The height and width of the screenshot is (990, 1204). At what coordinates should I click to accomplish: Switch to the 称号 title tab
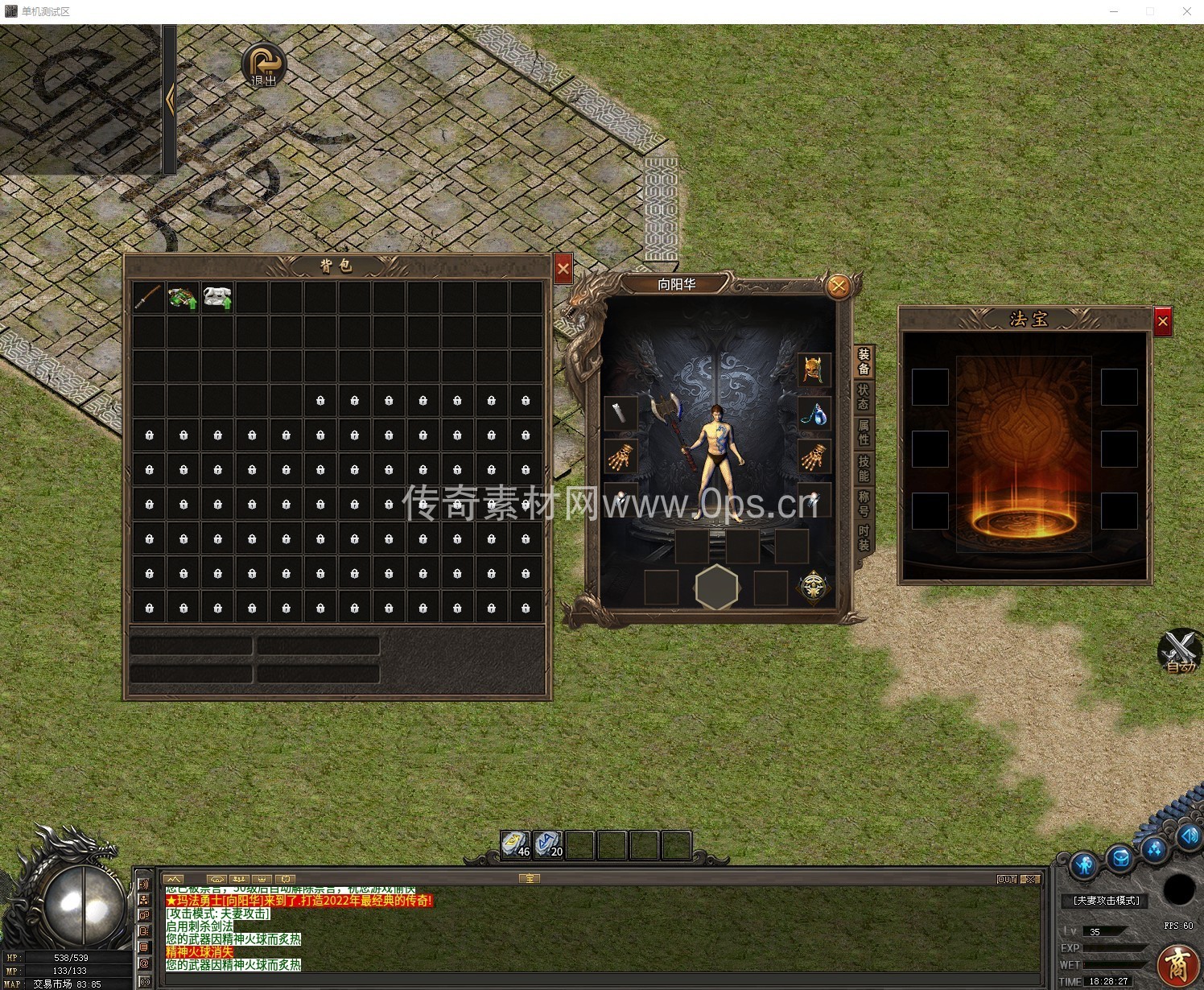(864, 503)
